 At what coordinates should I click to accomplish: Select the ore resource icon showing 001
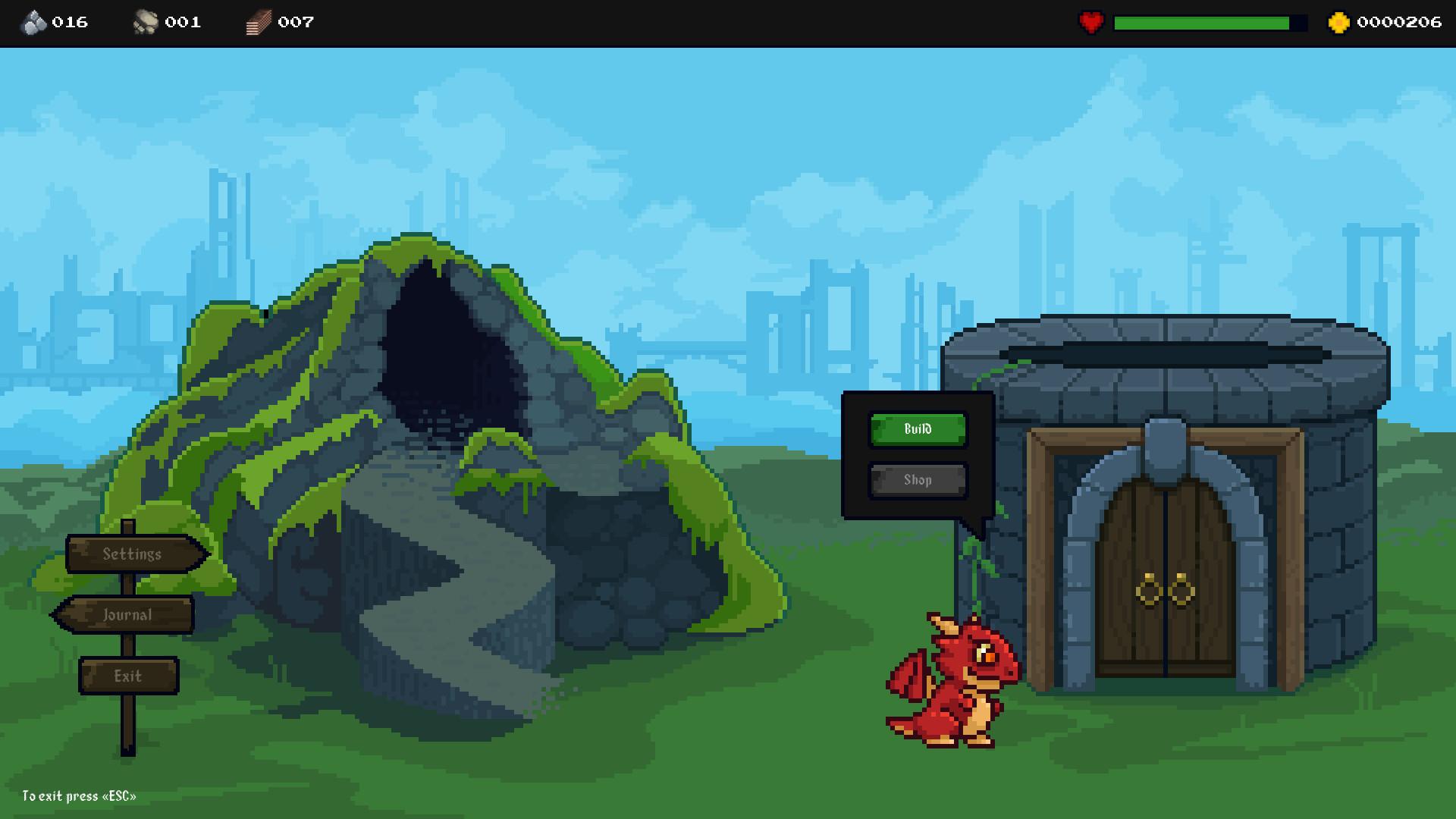point(146,22)
